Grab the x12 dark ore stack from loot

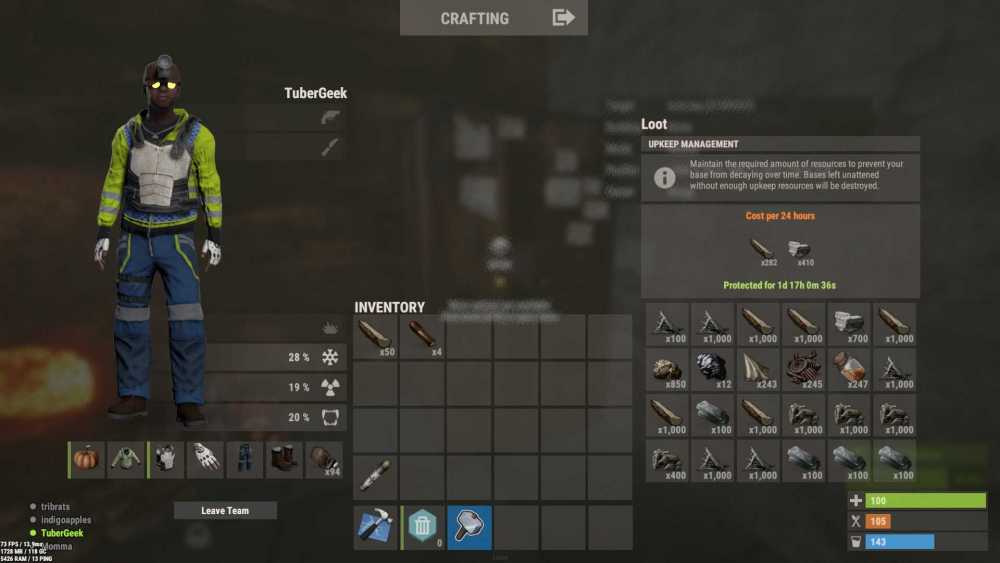[712, 371]
